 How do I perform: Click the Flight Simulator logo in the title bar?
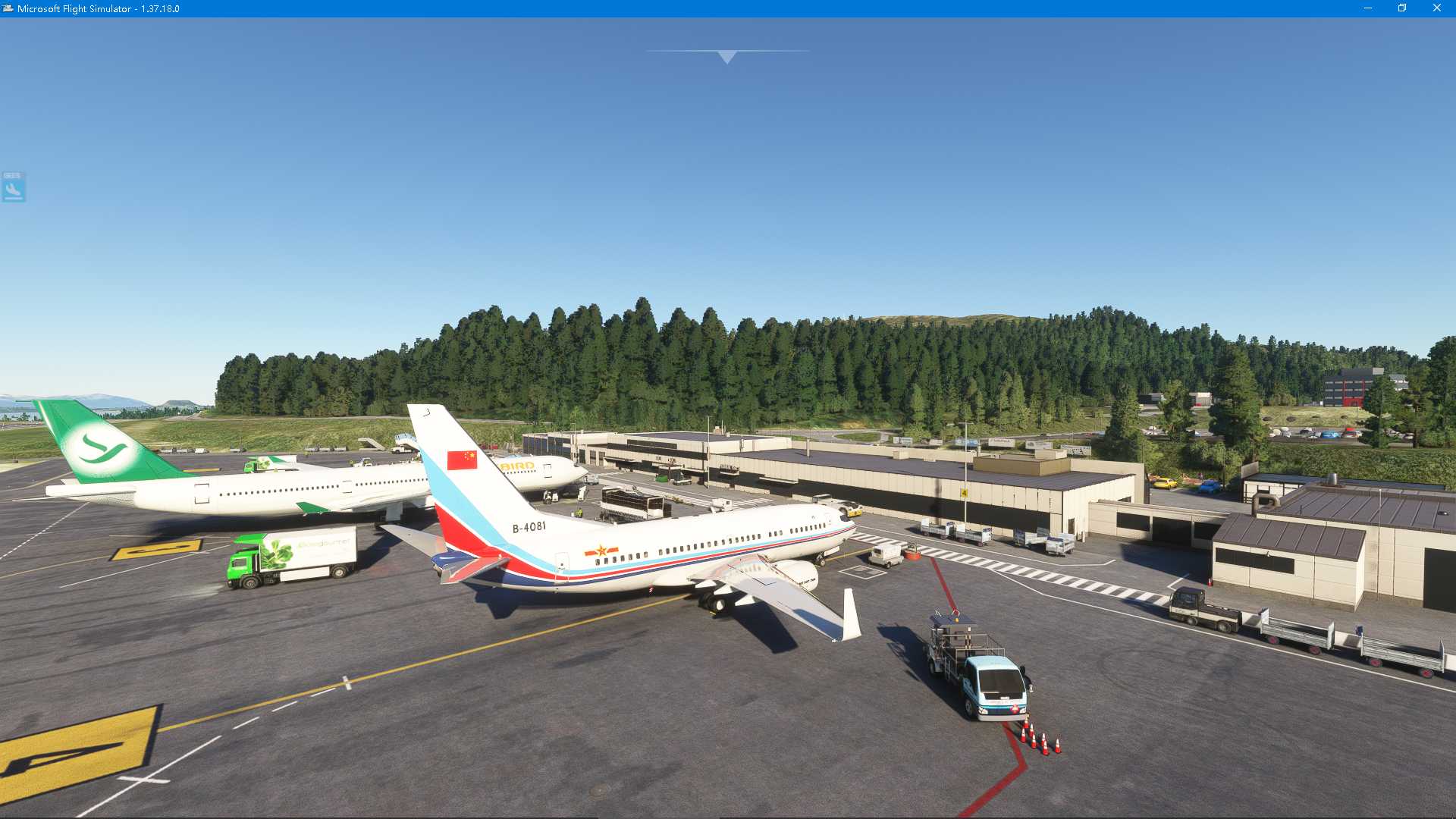pos(7,8)
